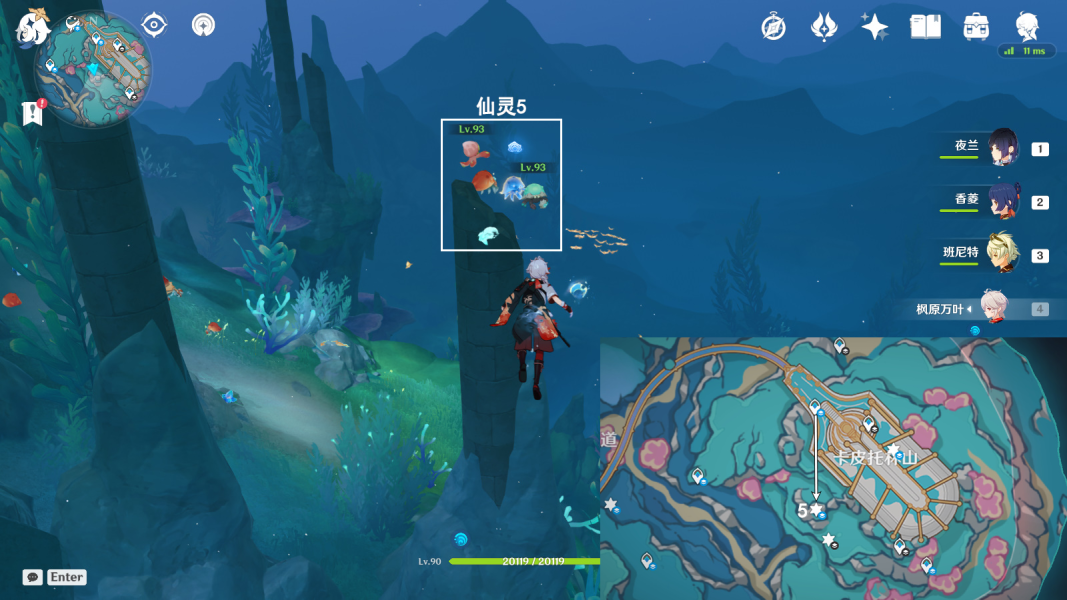The image size is (1067, 600).
Task: Open the four-point star events icon
Action: [875, 27]
